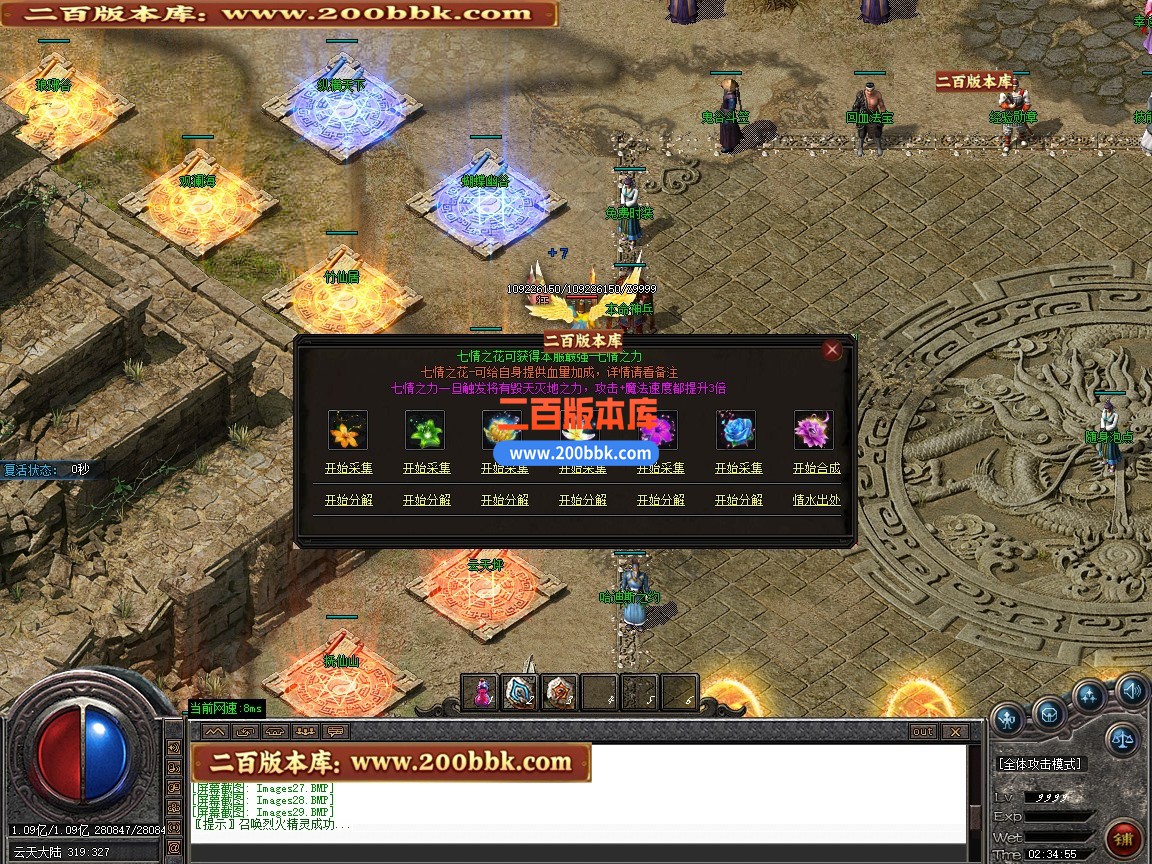Screen dimensions: 1152x864
Task: Use the pink potion in hotbar slot 1
Action: 481,692
